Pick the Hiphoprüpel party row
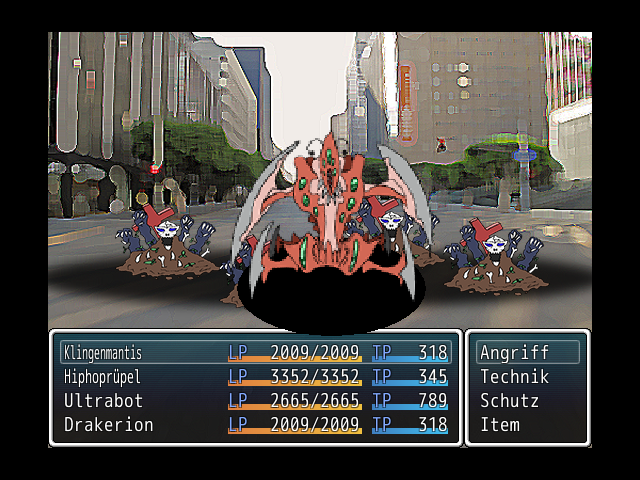 (255, 377)
